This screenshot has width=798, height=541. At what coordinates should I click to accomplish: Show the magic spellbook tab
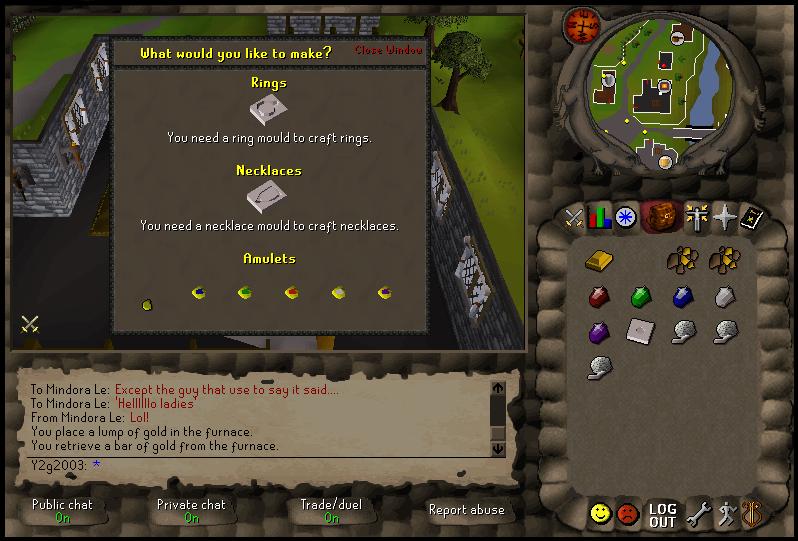click(x=751, y=217)
